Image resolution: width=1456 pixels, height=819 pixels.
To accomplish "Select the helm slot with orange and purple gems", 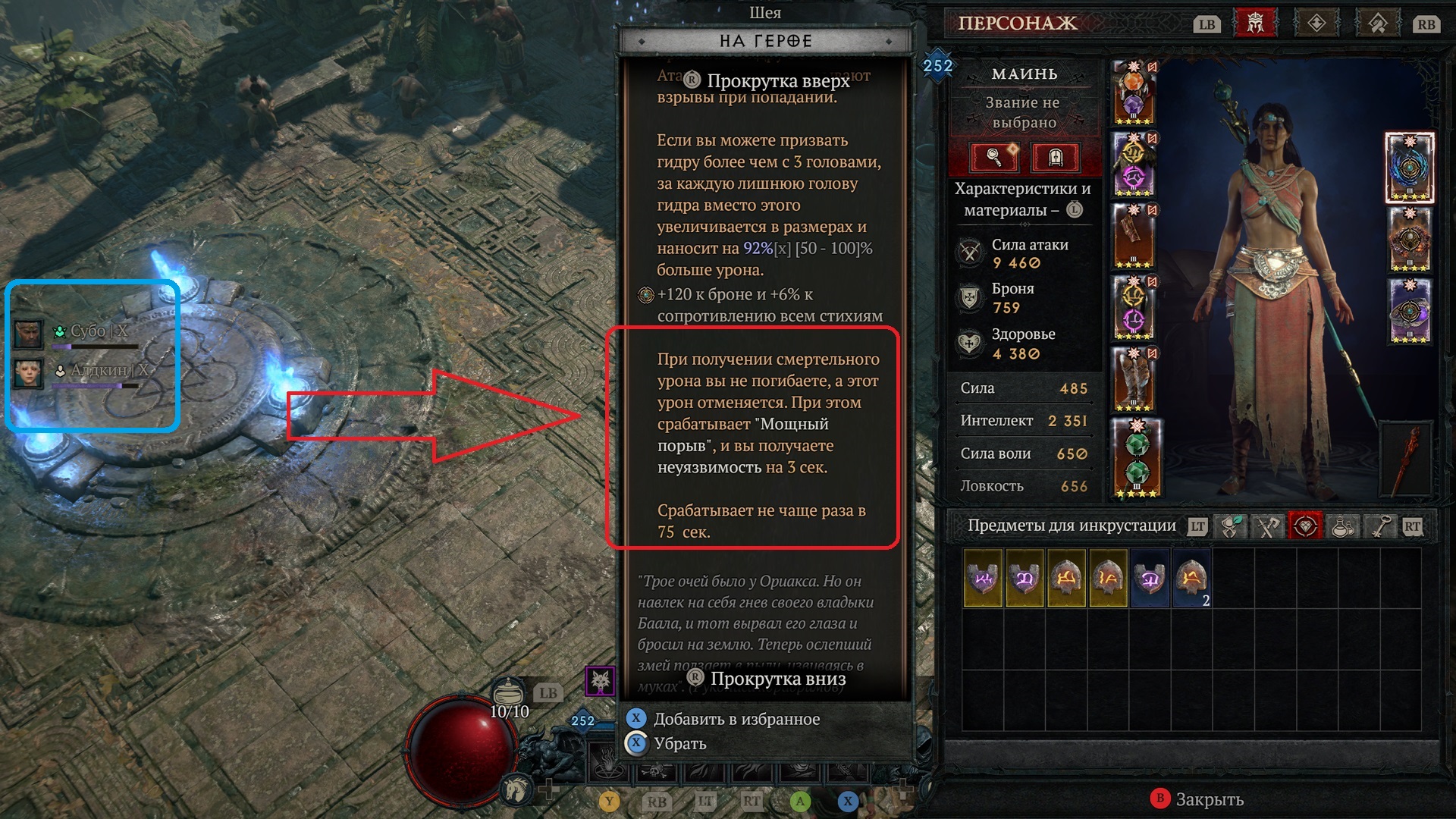I will click(x=1133, y=93).
